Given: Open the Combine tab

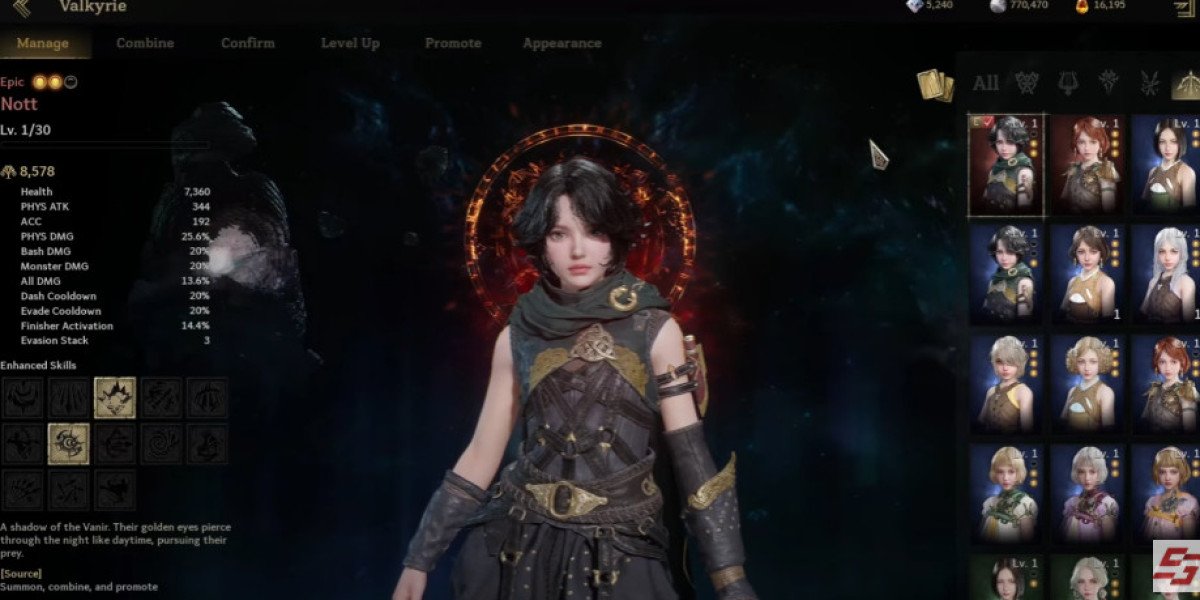Looking at the screenshot, I should point(145,43).
